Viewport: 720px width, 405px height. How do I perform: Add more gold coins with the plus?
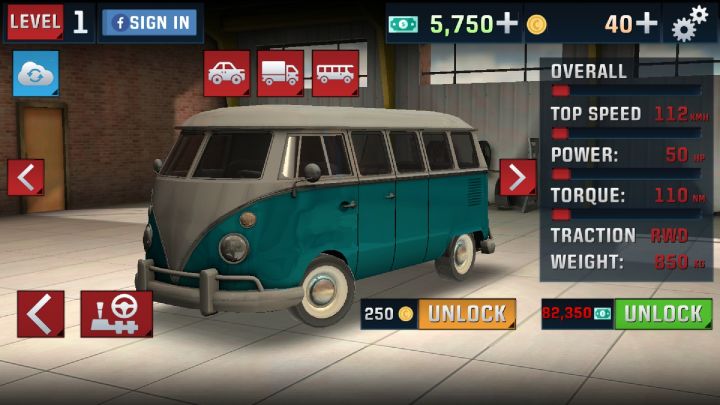[x=647, y=24]
